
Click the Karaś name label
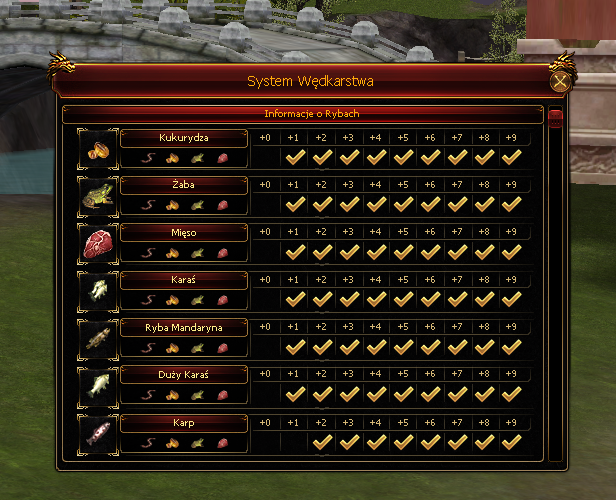(184, 279)
